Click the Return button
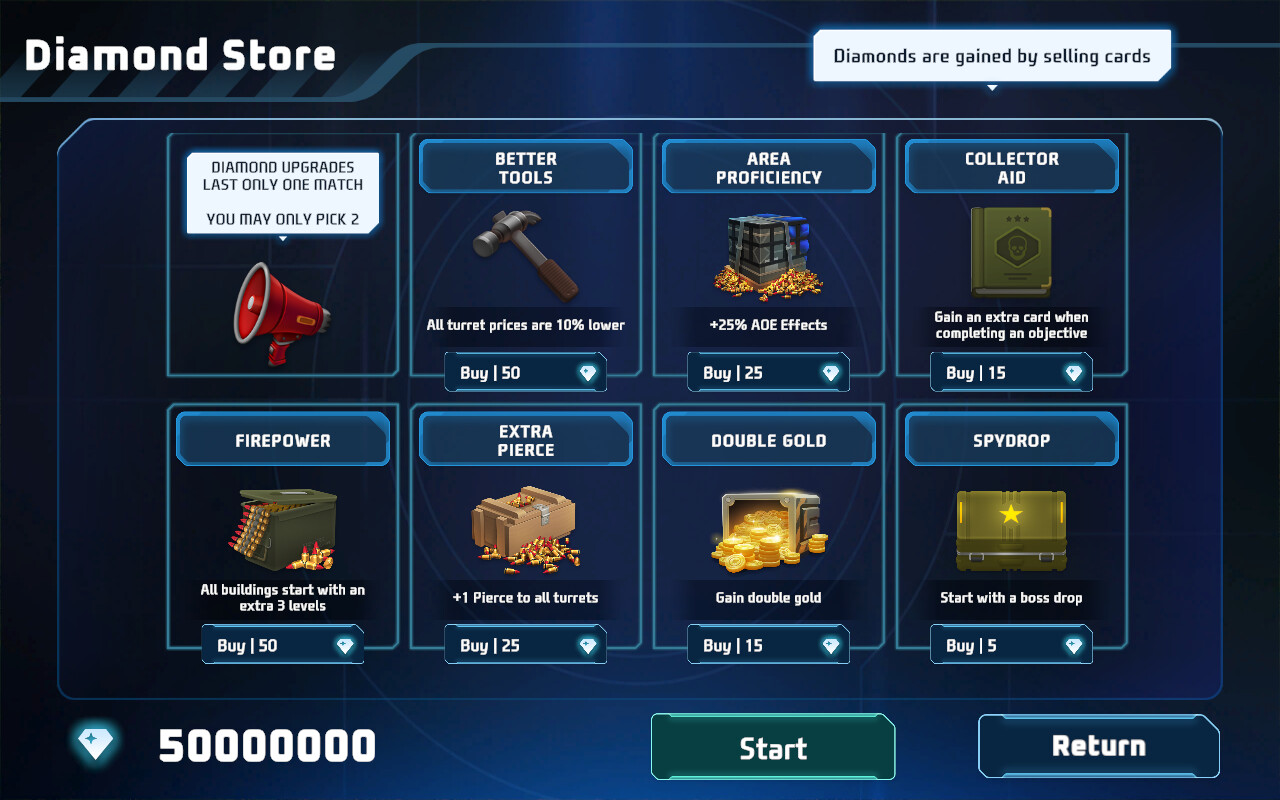The image size is (1280, 800). (1098, 745)
